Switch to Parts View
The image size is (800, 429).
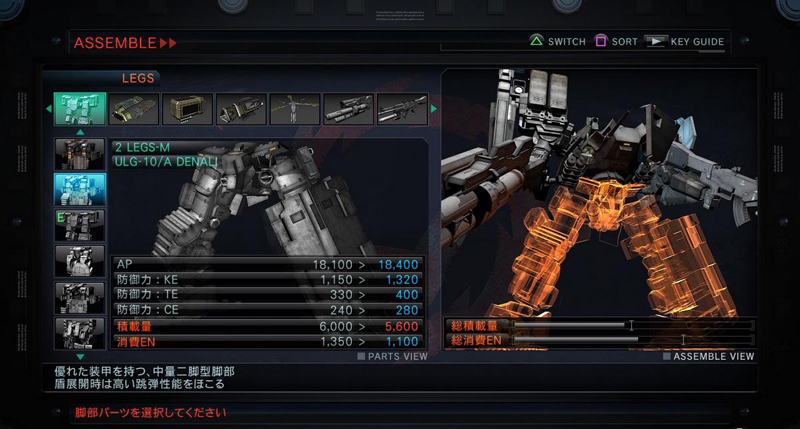click(393, 356)
